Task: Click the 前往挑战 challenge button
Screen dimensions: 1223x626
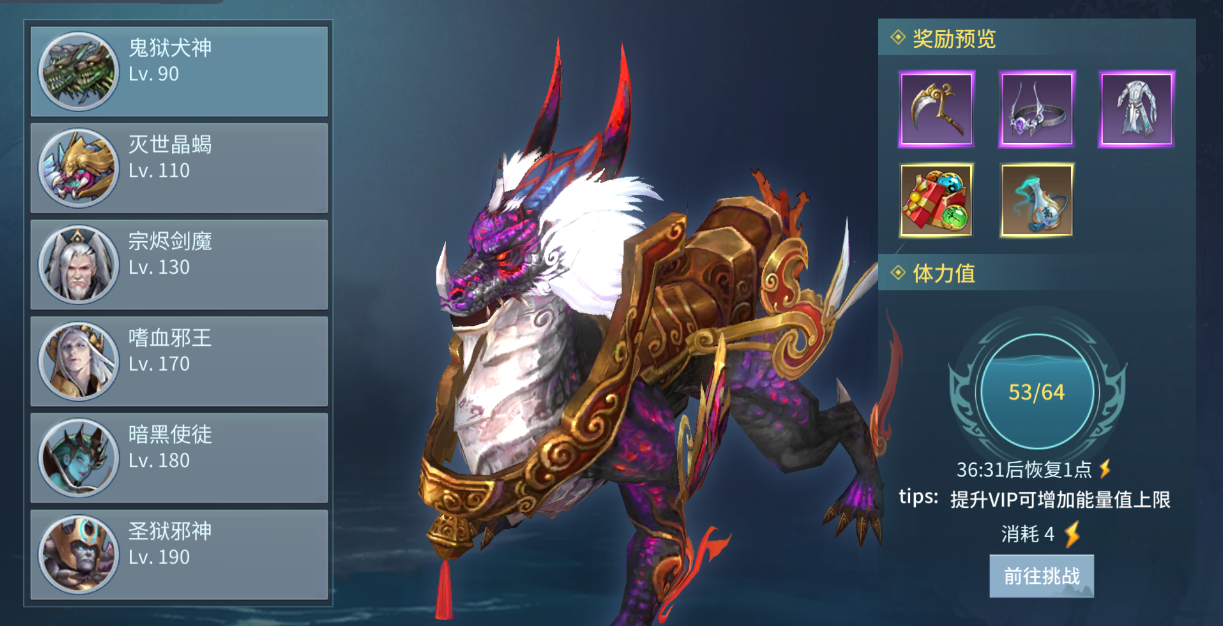Action: click(1041, 577)
